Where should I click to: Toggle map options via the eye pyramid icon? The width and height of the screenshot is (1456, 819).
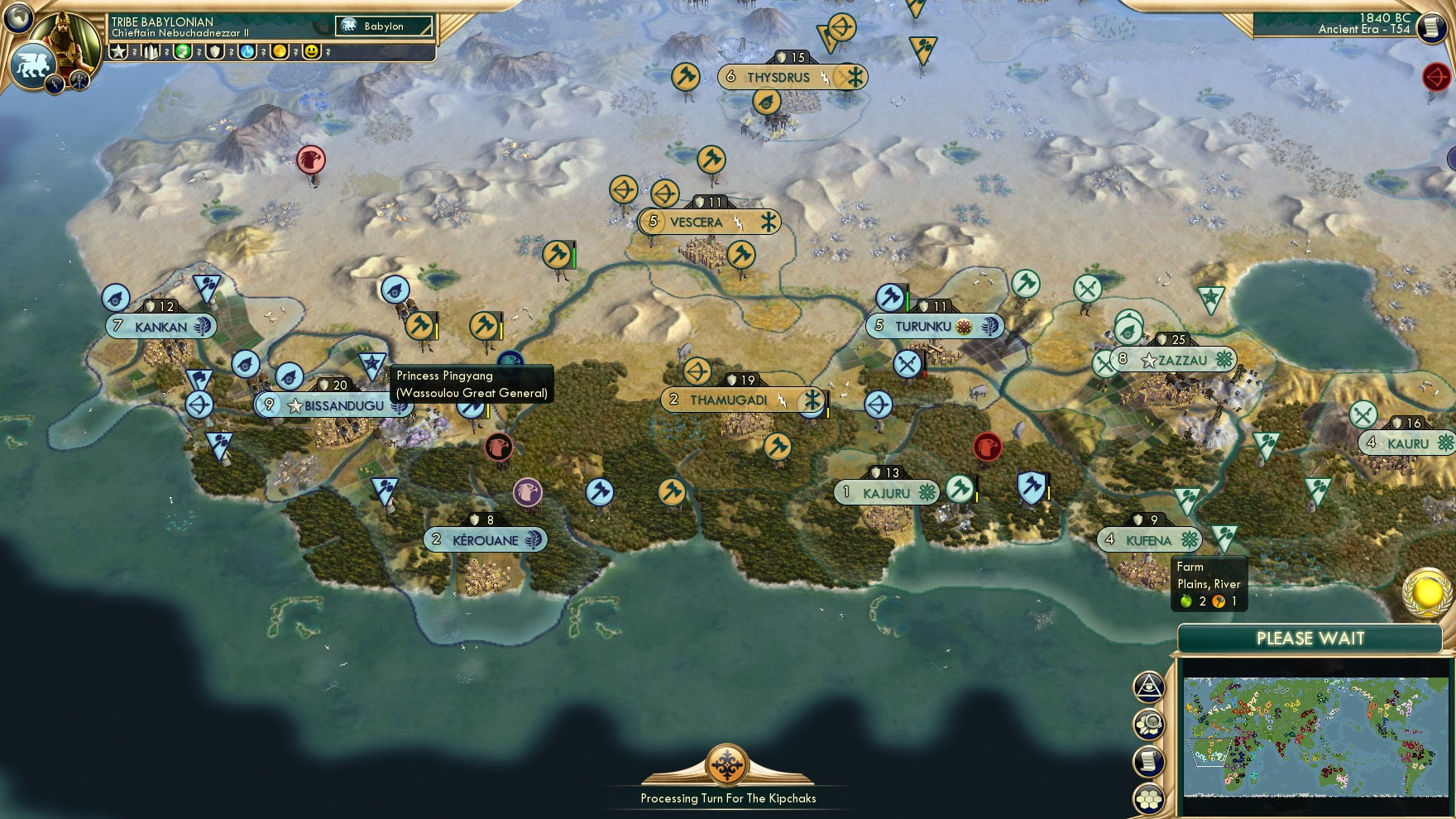[1149, 685]
